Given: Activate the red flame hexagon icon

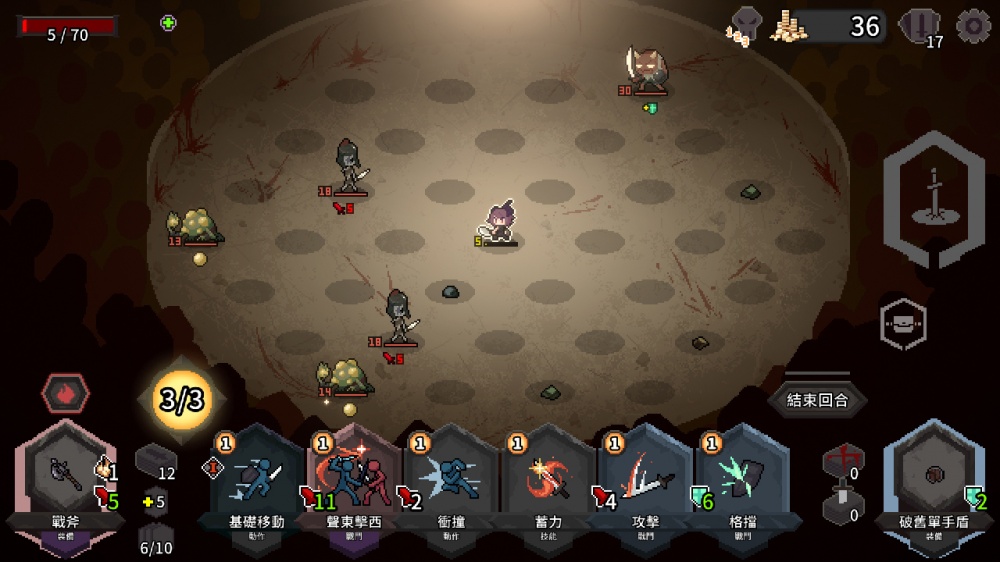Looking at the screenshot, I should 65,393.
